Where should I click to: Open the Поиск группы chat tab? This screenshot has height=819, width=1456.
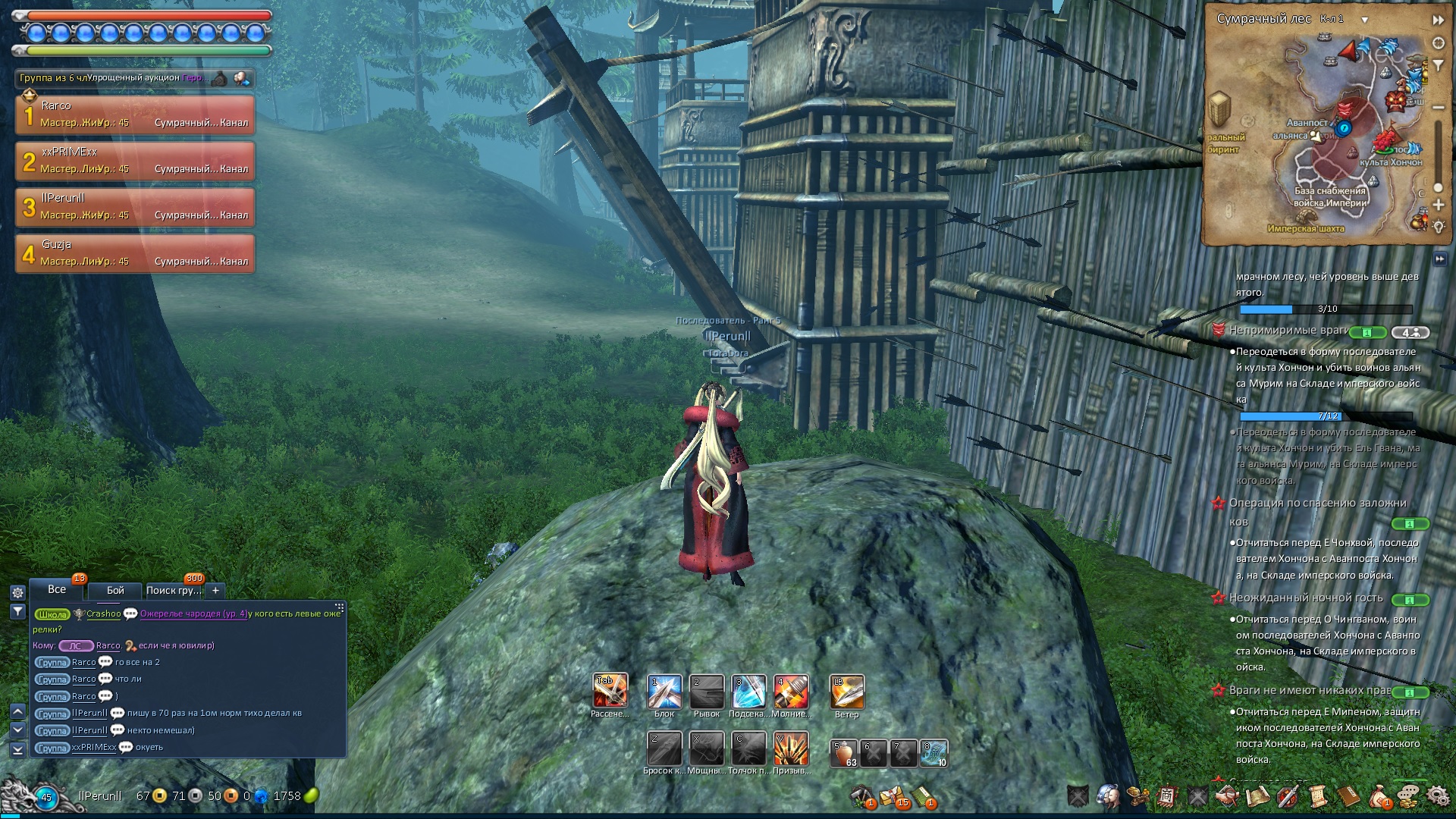pos(174,590)
